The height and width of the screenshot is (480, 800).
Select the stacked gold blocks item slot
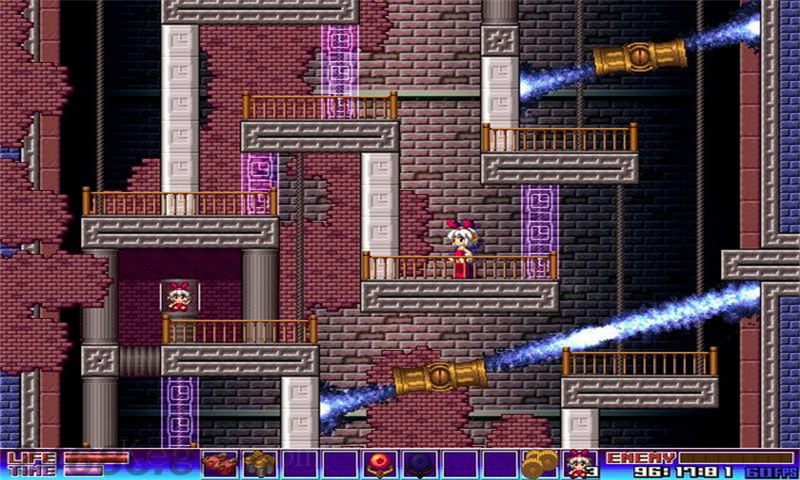tap(259, 464)
